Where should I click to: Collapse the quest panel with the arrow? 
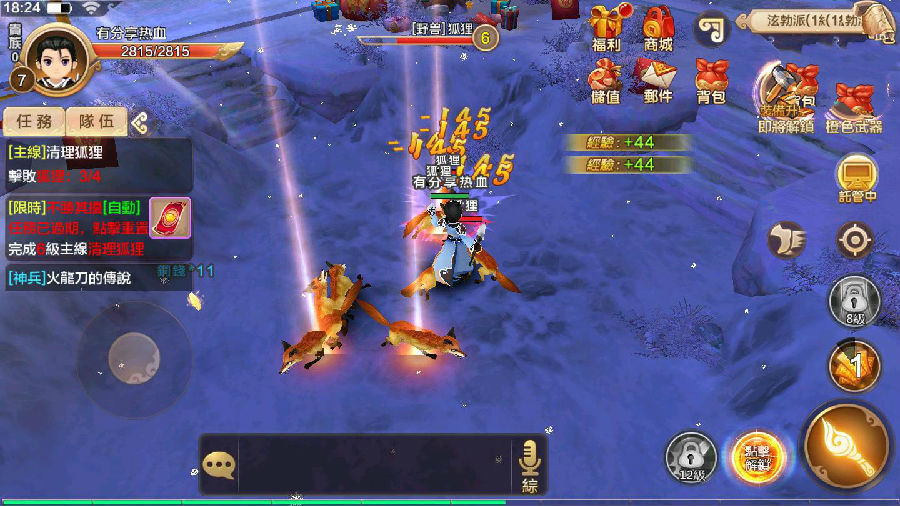[140, 123]
